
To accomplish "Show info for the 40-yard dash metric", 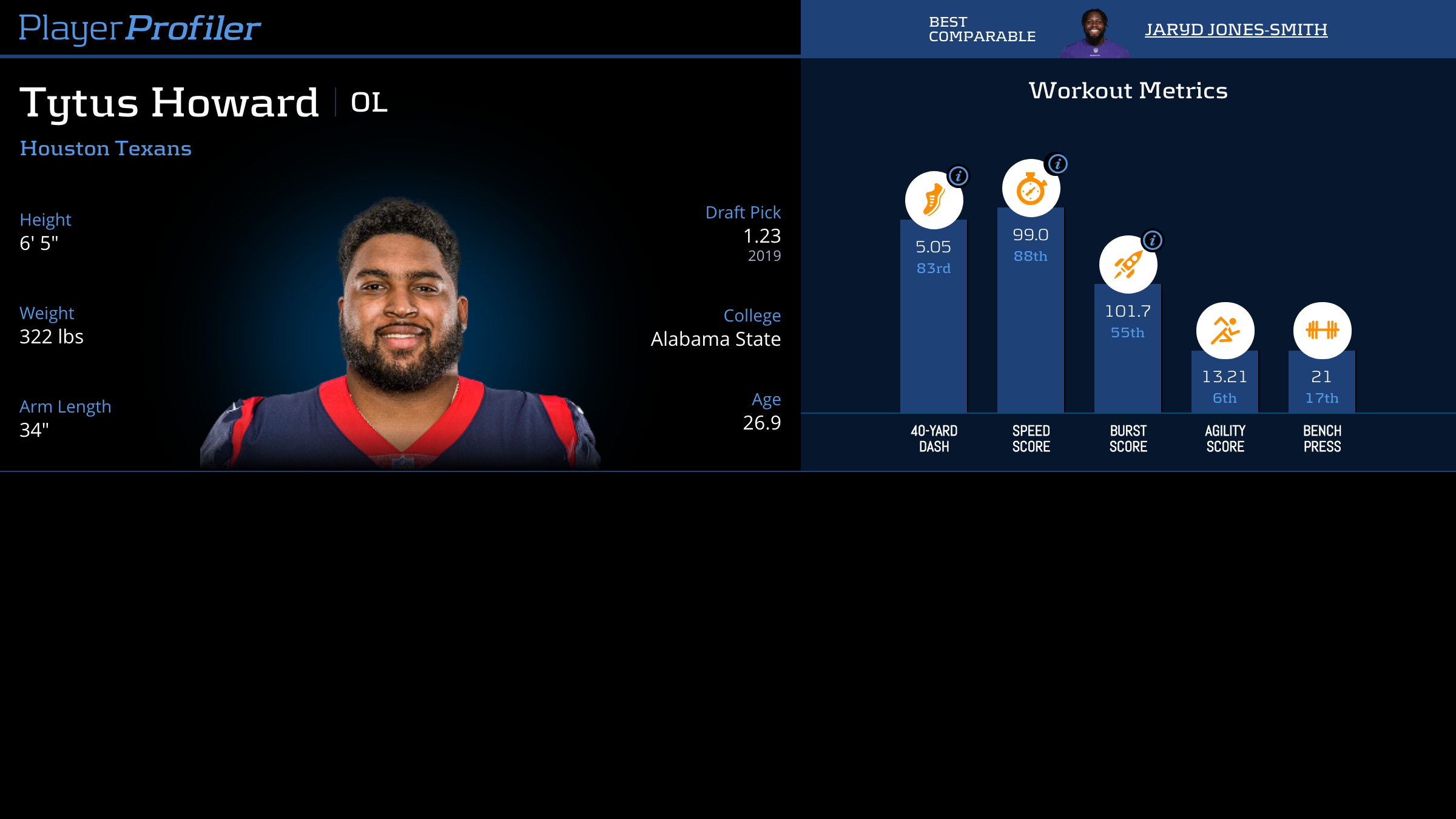I will pyautogui.click(x=959, y=177).
